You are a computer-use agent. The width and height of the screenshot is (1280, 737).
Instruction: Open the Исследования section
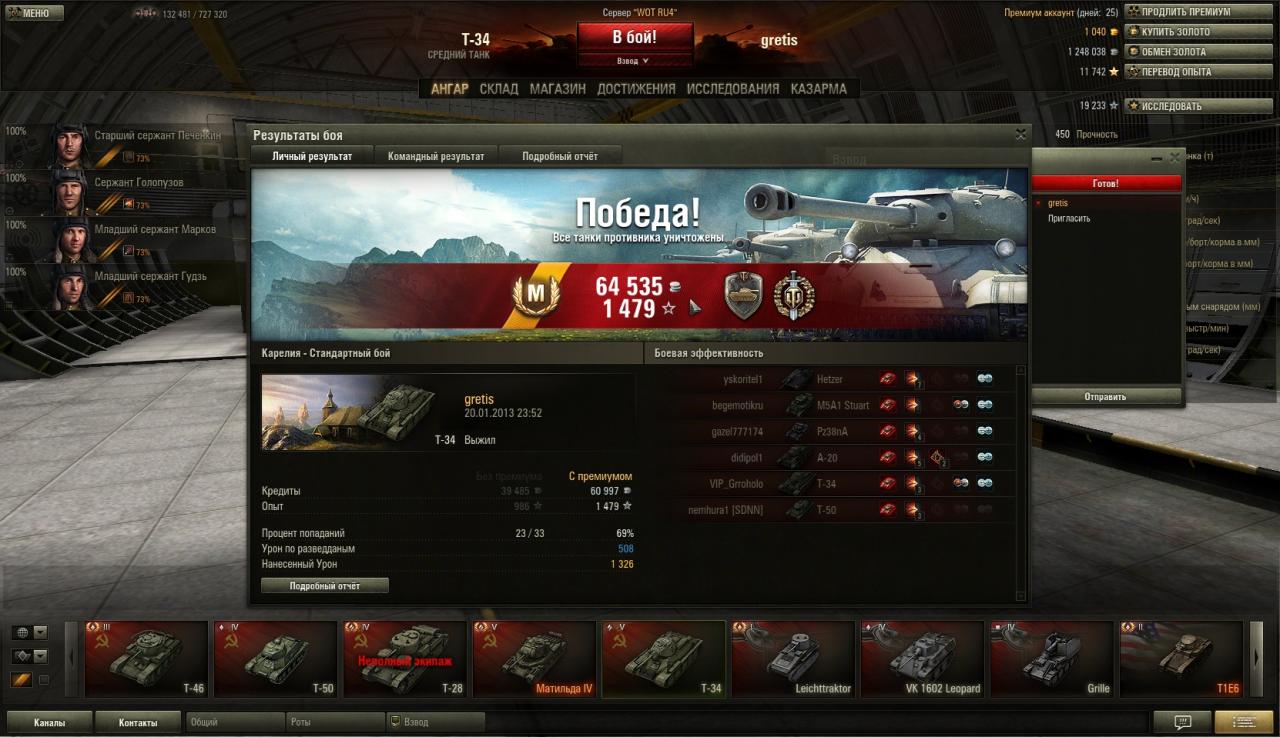tap(732, 88)
